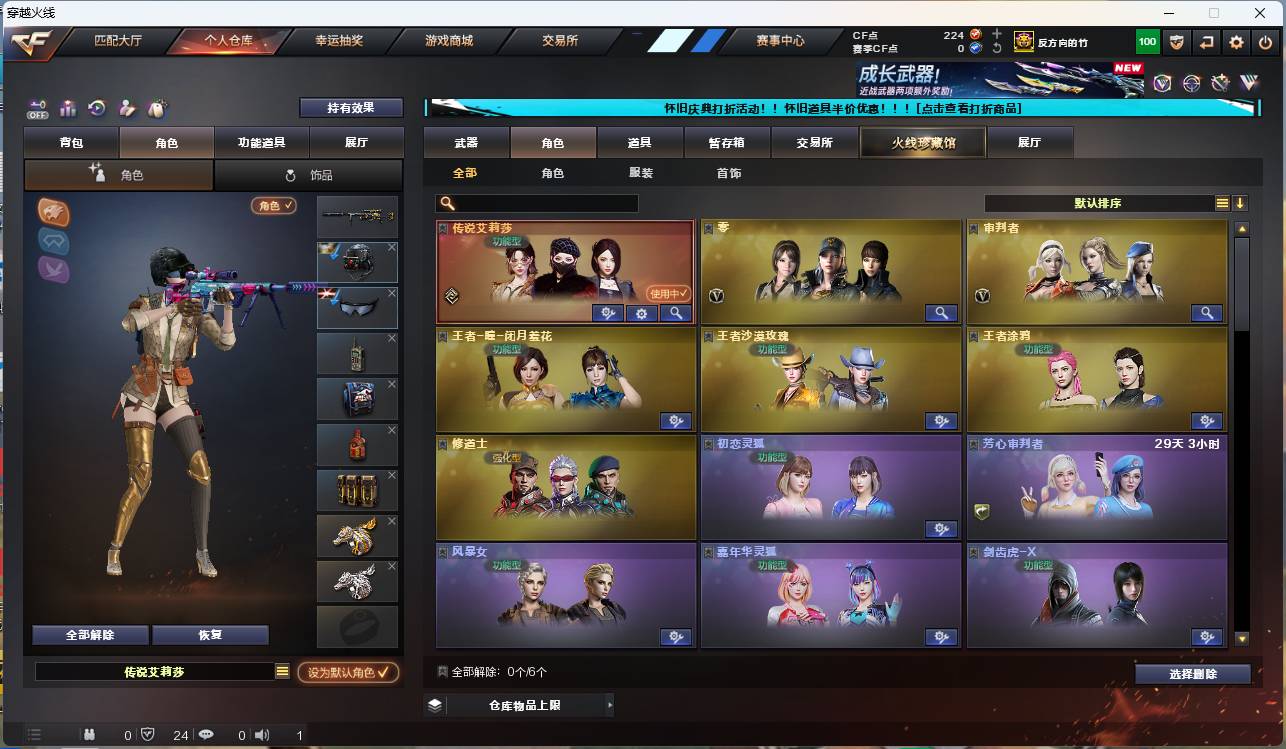Click the chat bubble icon in the status bar
This screenshot has width=1286, height=749.
click(205, 734)
